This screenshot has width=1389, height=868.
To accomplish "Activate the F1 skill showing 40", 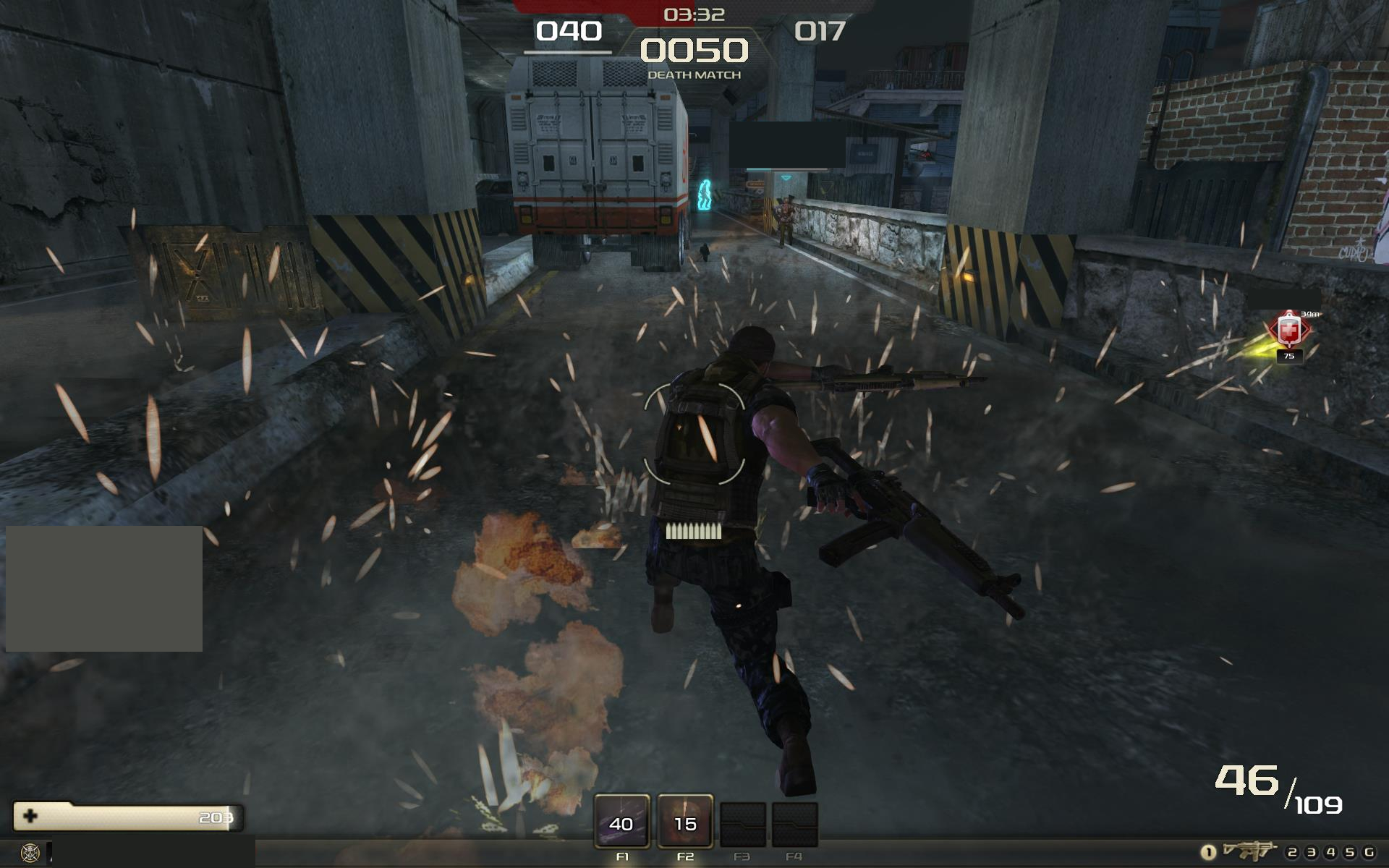I will [621, 822].
